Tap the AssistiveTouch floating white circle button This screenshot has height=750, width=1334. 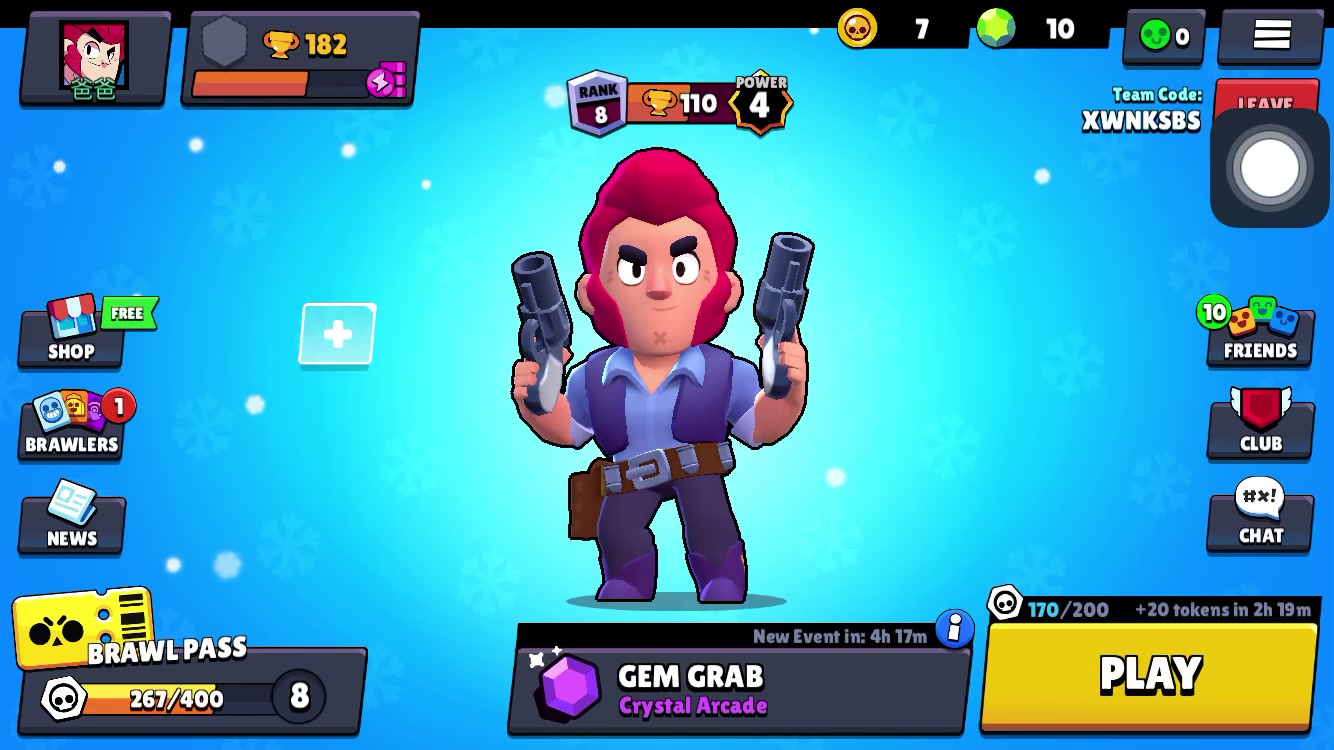(1269, 168)
